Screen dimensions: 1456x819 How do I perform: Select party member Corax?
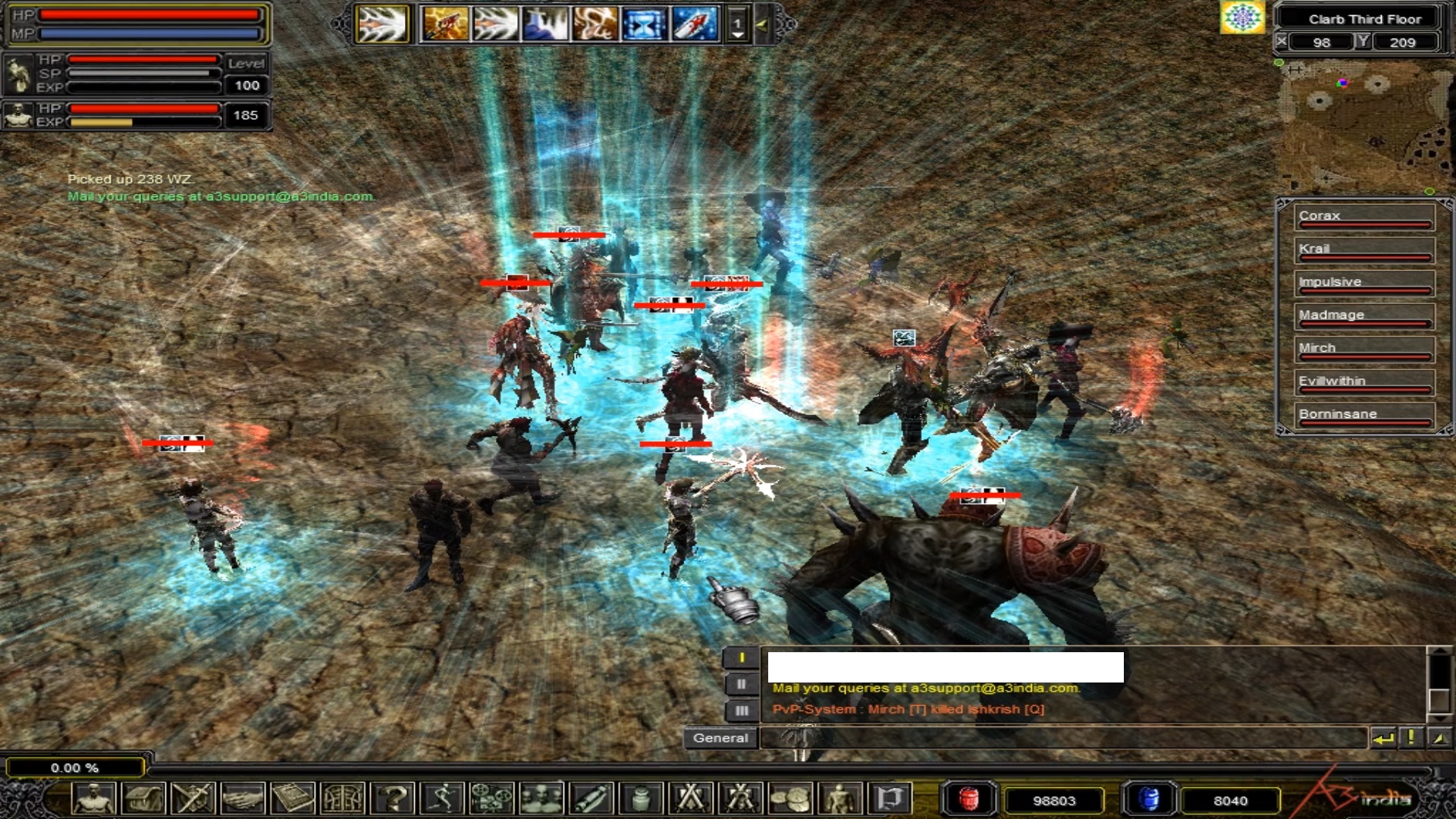[x=1363, y=217]
